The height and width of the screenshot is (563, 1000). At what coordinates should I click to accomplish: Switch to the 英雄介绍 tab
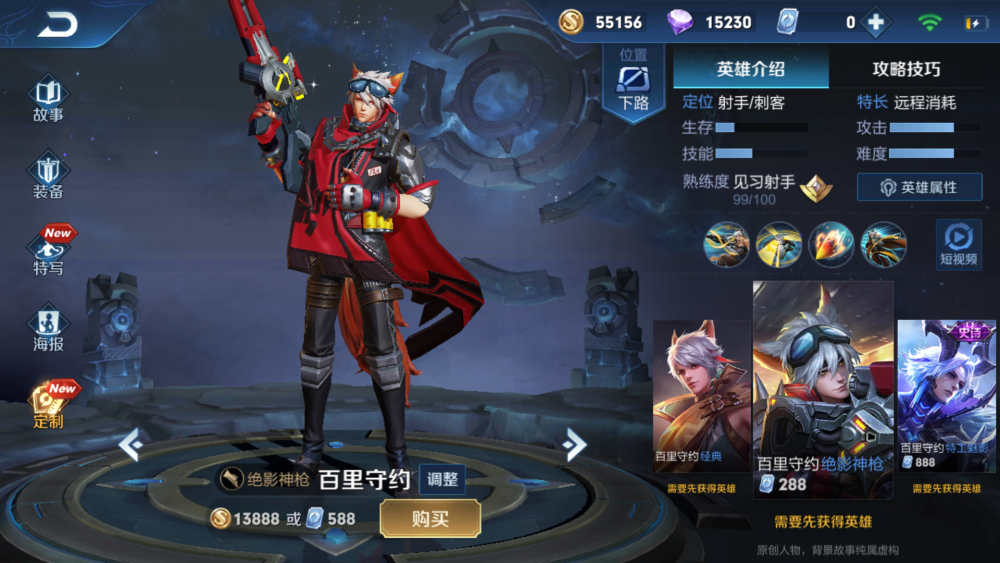click(751, 69)
